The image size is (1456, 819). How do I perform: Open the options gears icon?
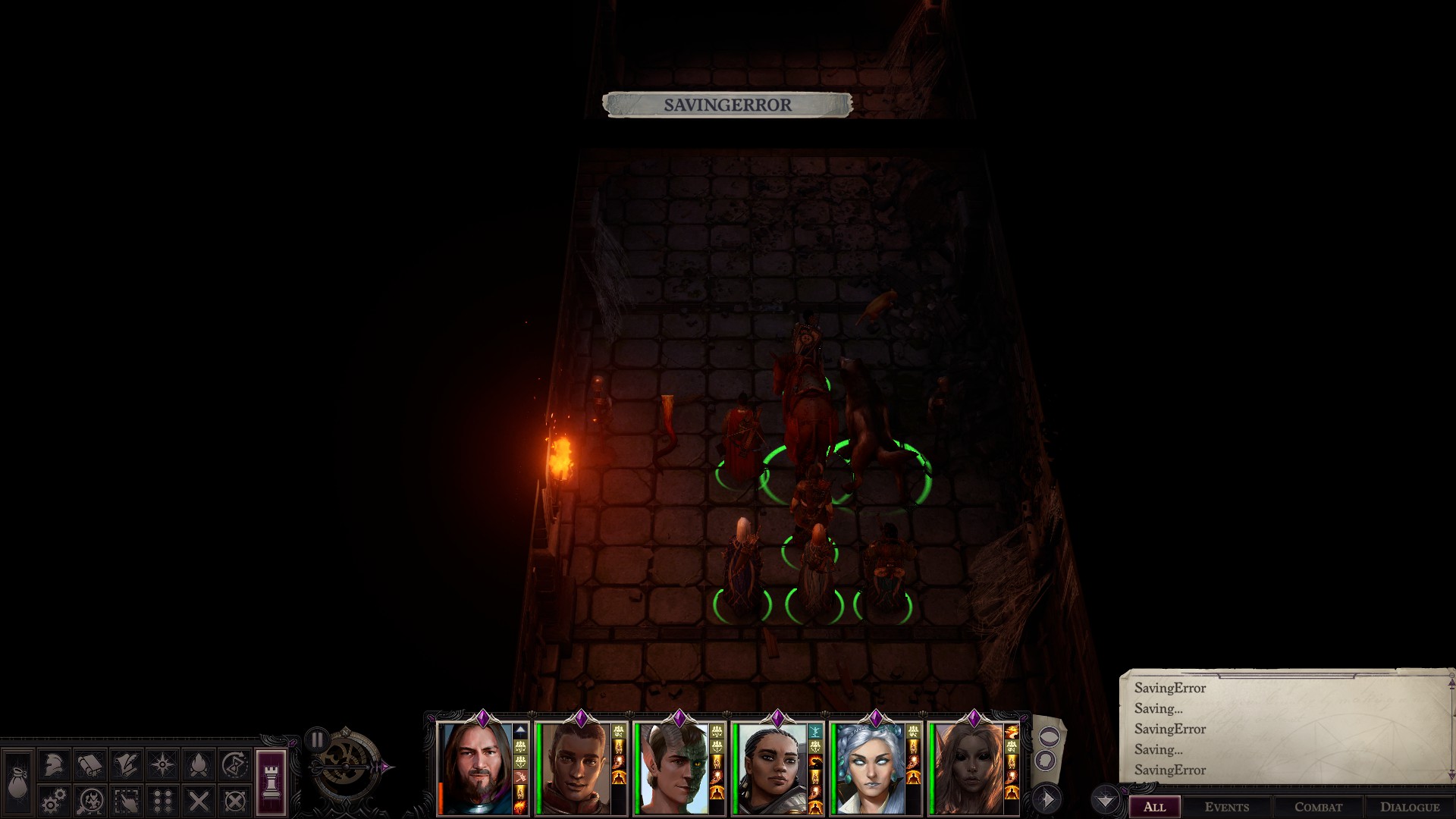coord(54,801)
